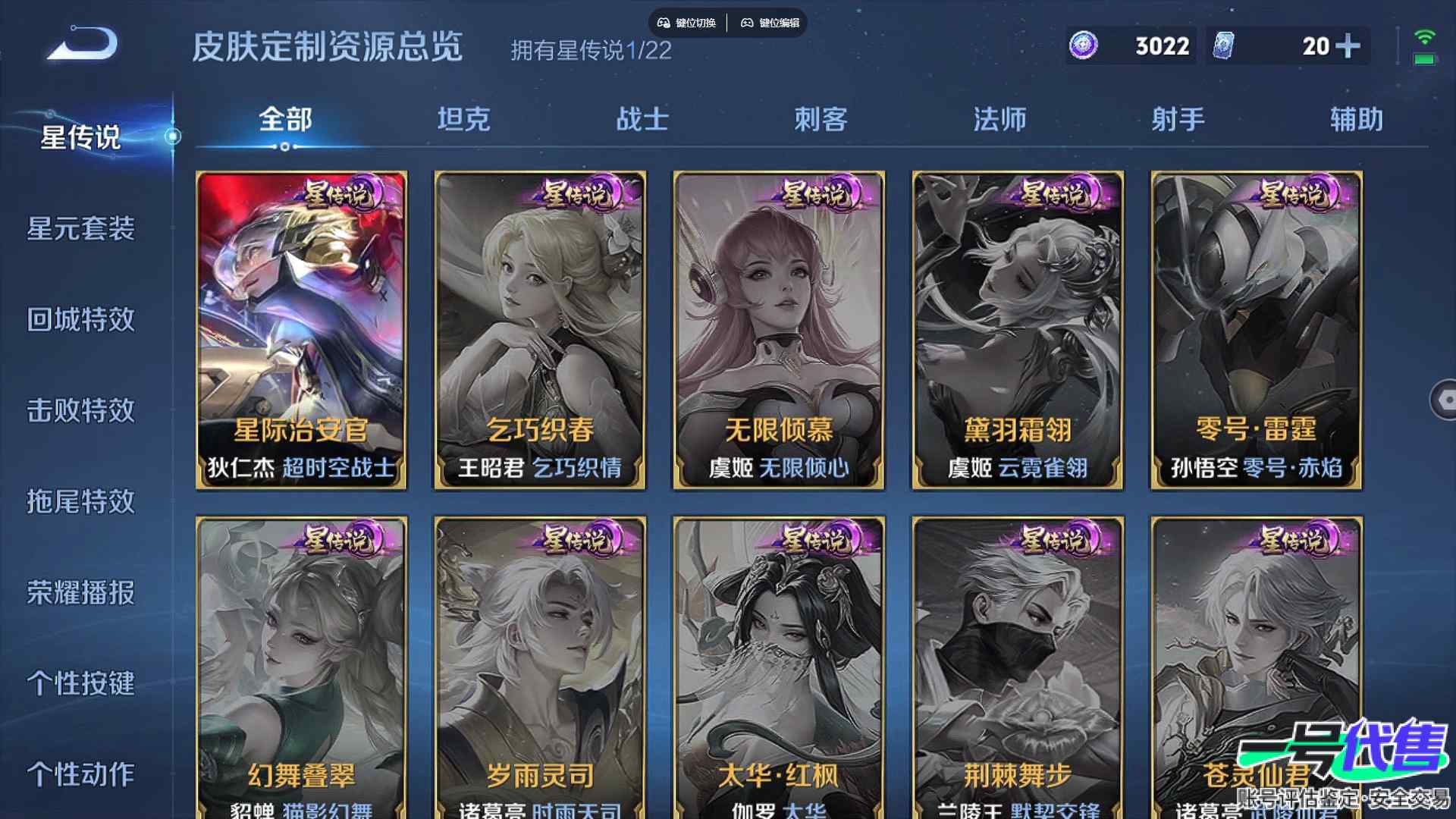Open the 辅助 filter tab

(1357, 119)
